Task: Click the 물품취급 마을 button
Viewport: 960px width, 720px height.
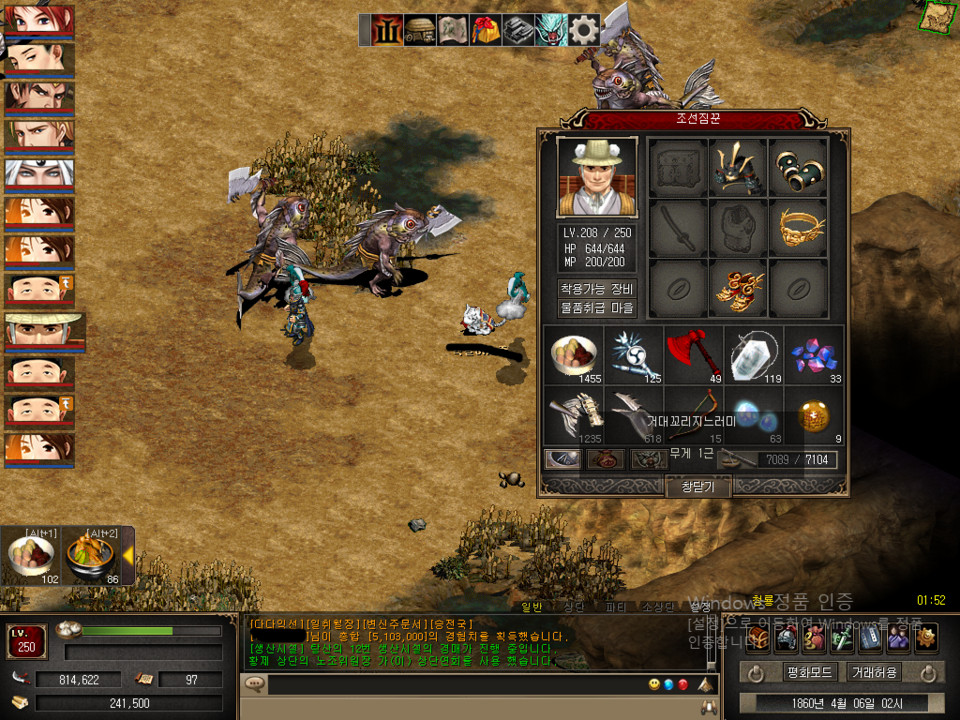Action: pos(597,308)
